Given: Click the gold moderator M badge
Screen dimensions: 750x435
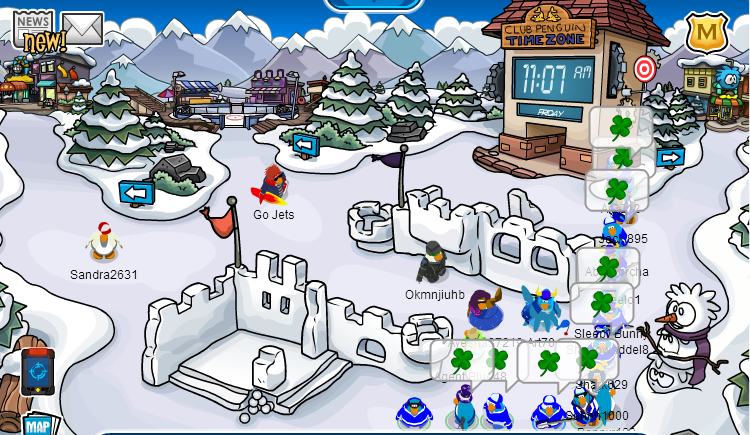Looking at the screenshot, I should [x=706, y=33].
